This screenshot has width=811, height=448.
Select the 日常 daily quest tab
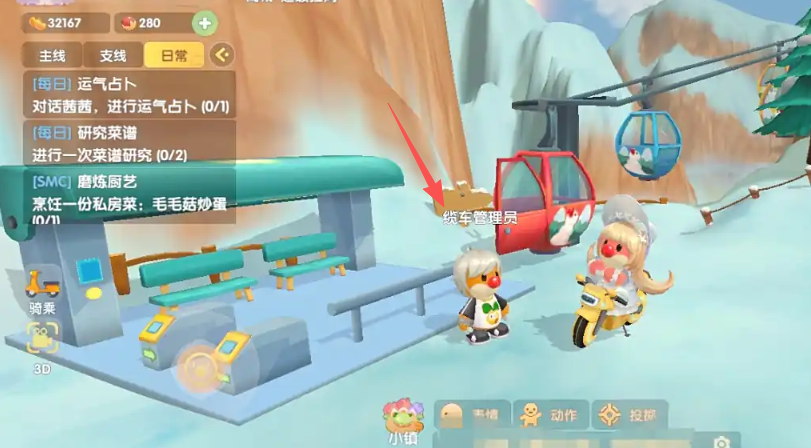[x=173, y=55]
